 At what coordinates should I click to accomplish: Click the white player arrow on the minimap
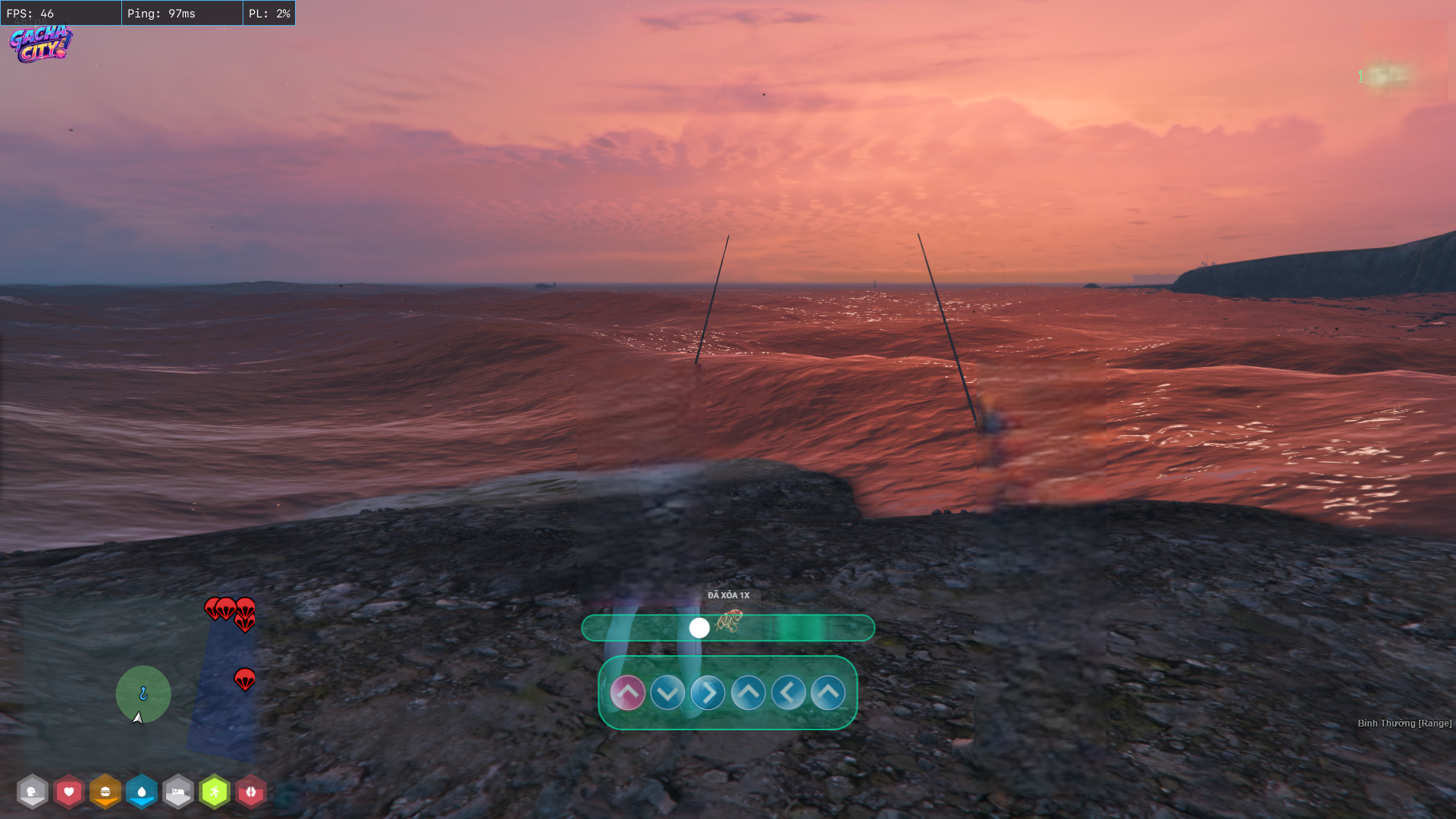pyautogui.click(x=137, y=717)
